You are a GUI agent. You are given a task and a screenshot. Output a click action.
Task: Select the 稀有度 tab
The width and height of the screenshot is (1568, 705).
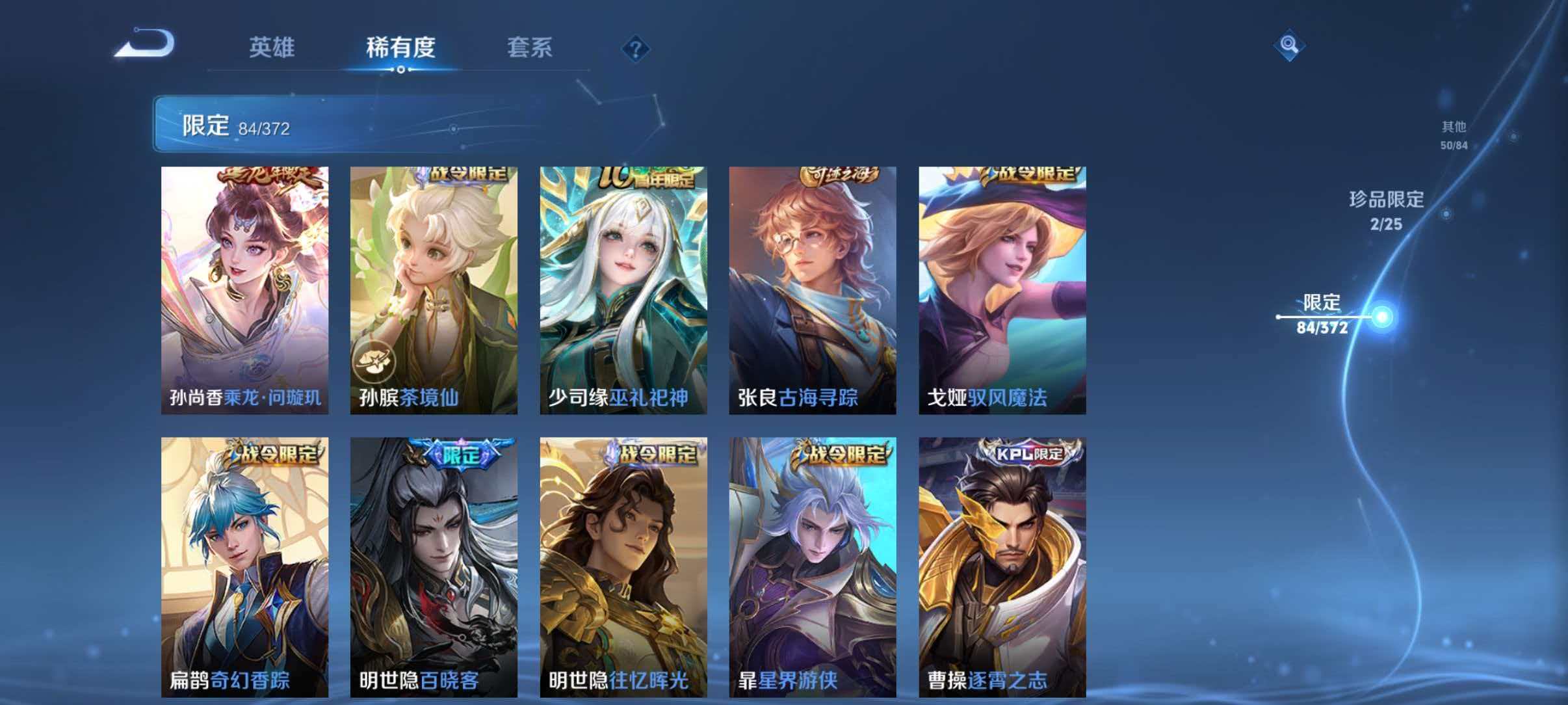[x=401, y=47]
